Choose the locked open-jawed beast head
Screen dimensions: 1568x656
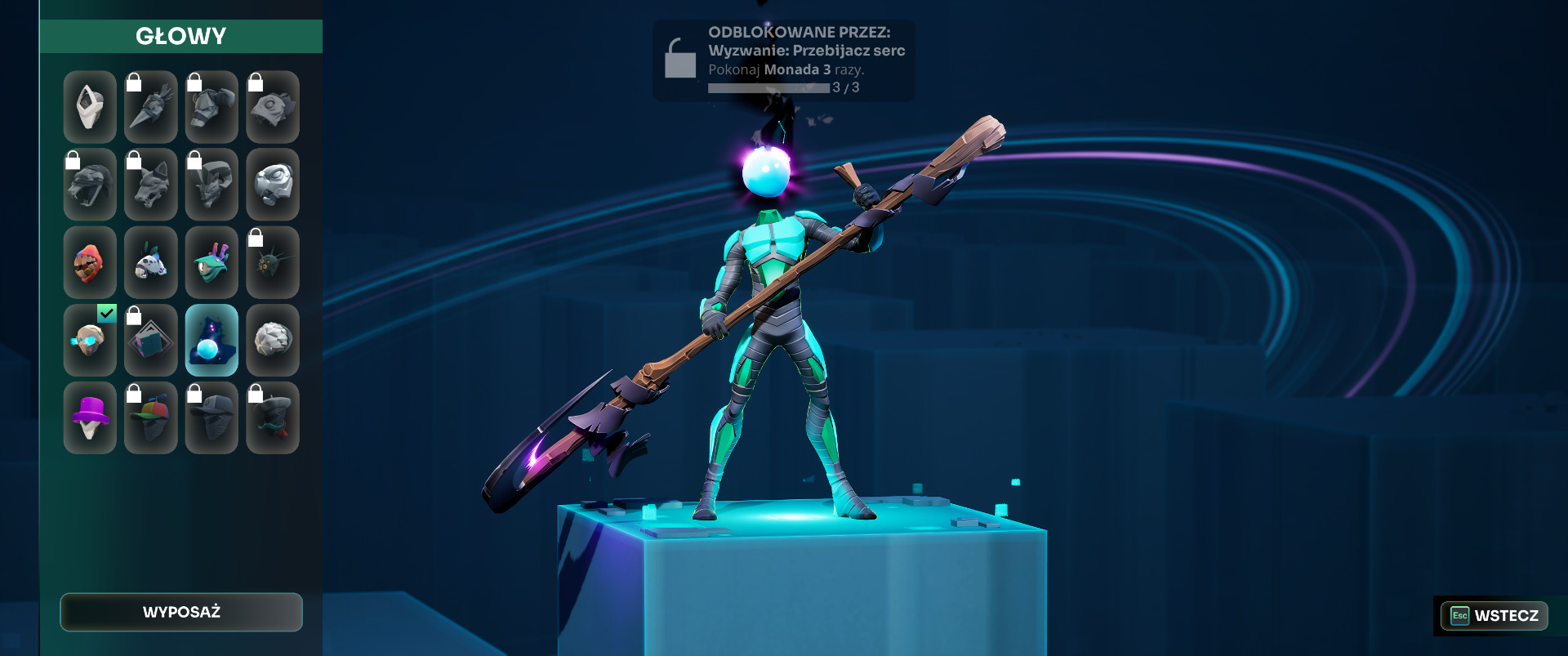click(90, 185)
